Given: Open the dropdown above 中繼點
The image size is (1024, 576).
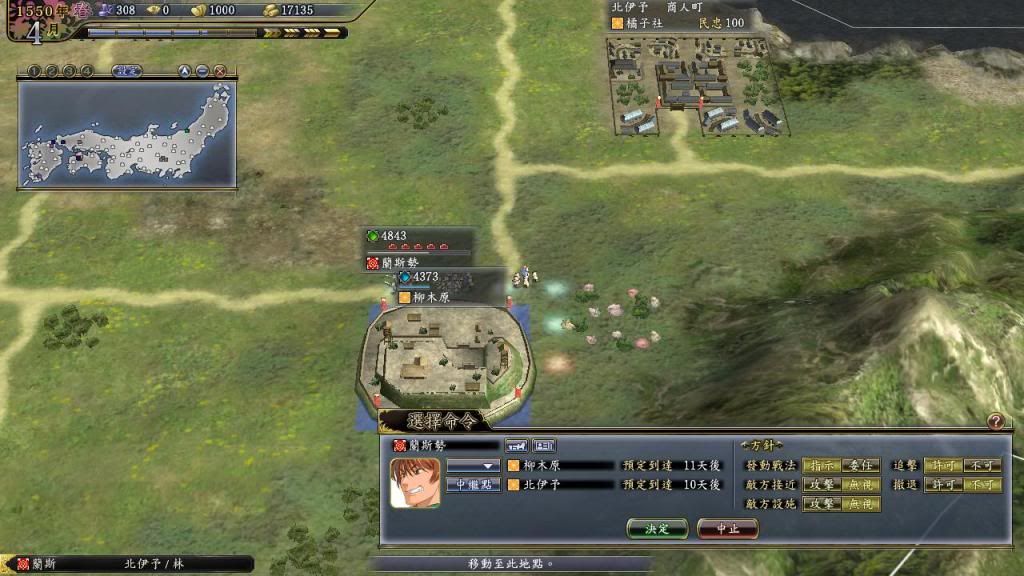Looking at the screenshot, I should click(x=473, y=466).
